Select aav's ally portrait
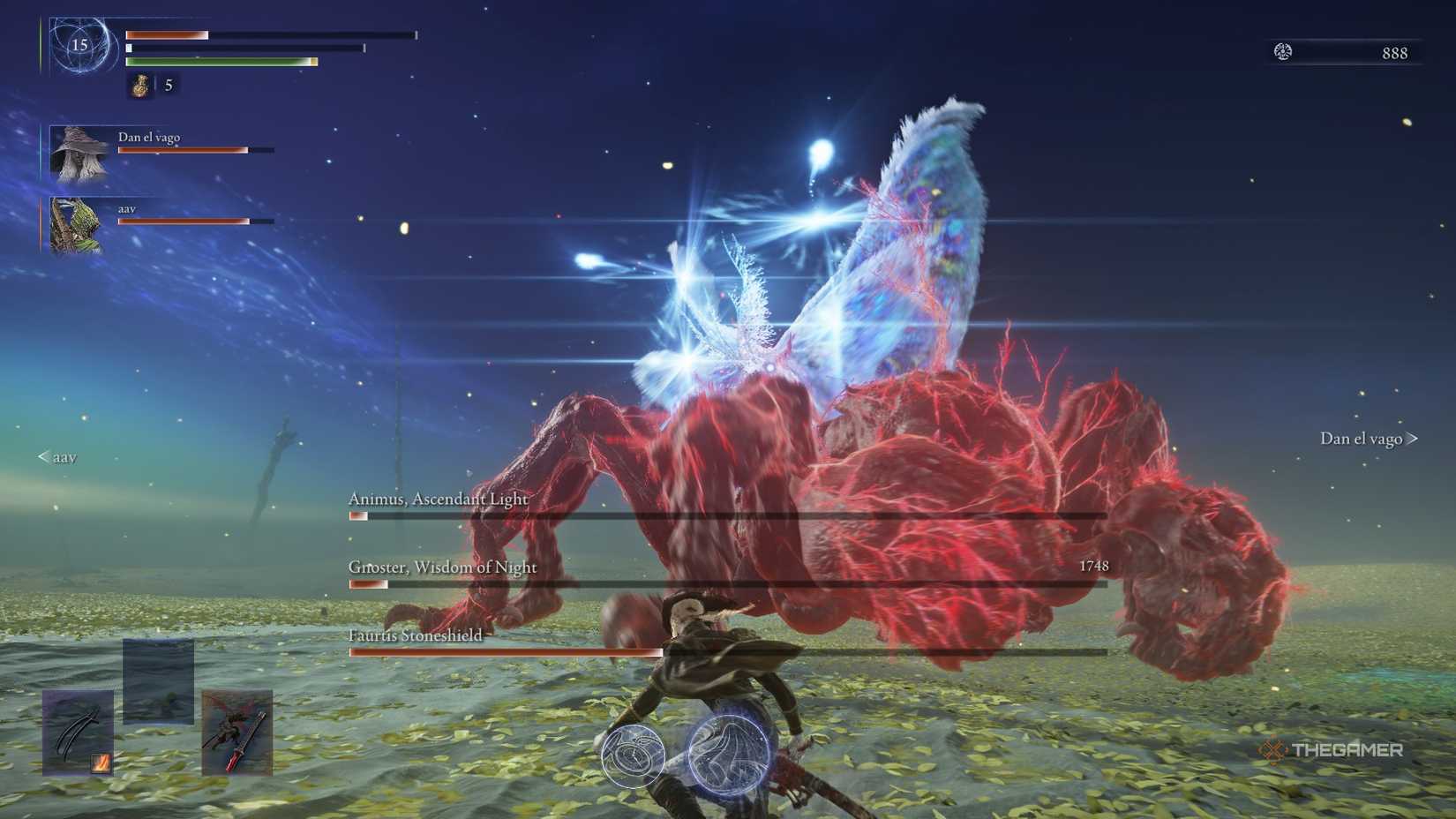 (x=78, y=227)
